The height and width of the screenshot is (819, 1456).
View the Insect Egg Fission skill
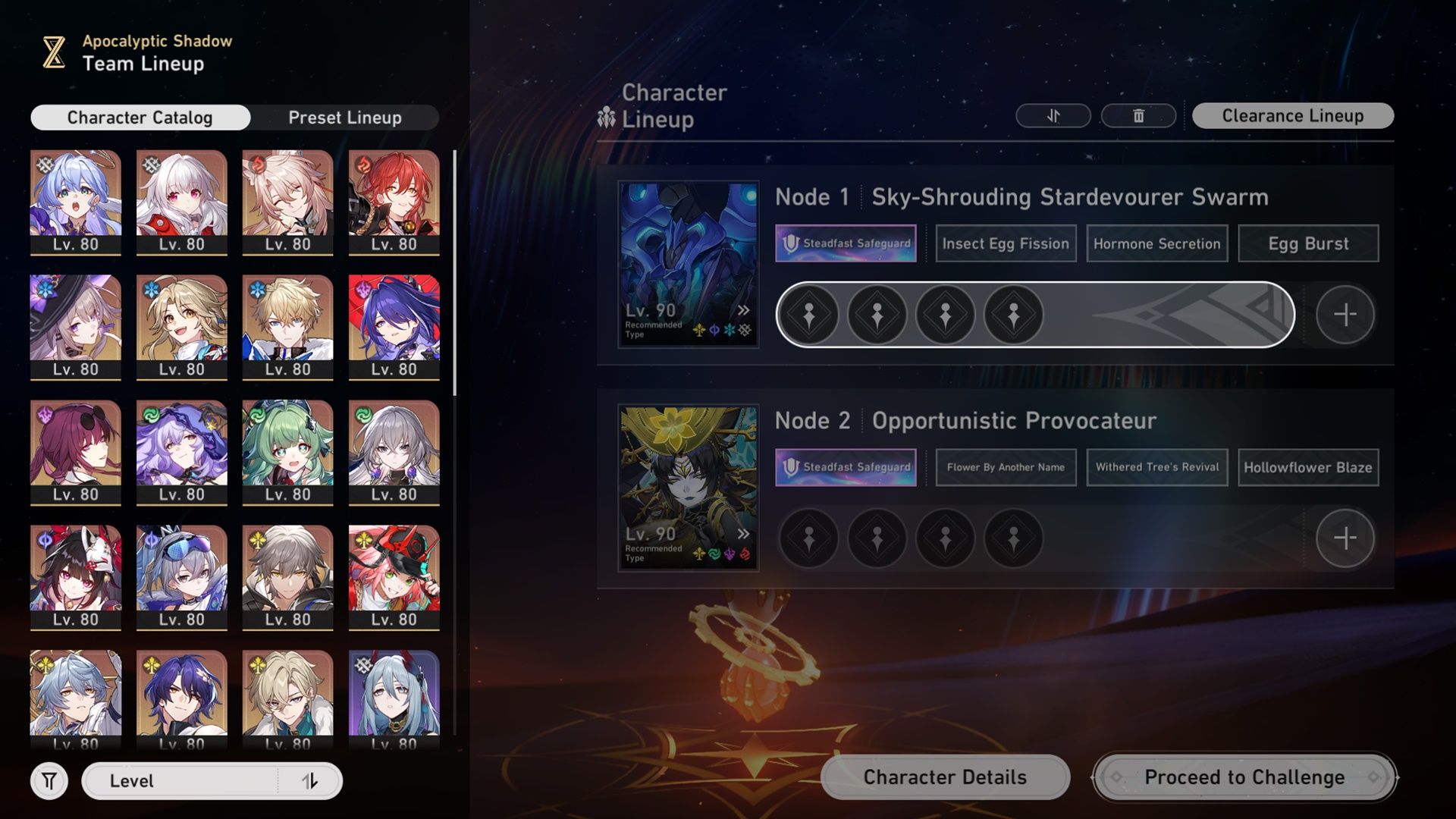(x=1006, y=243)
